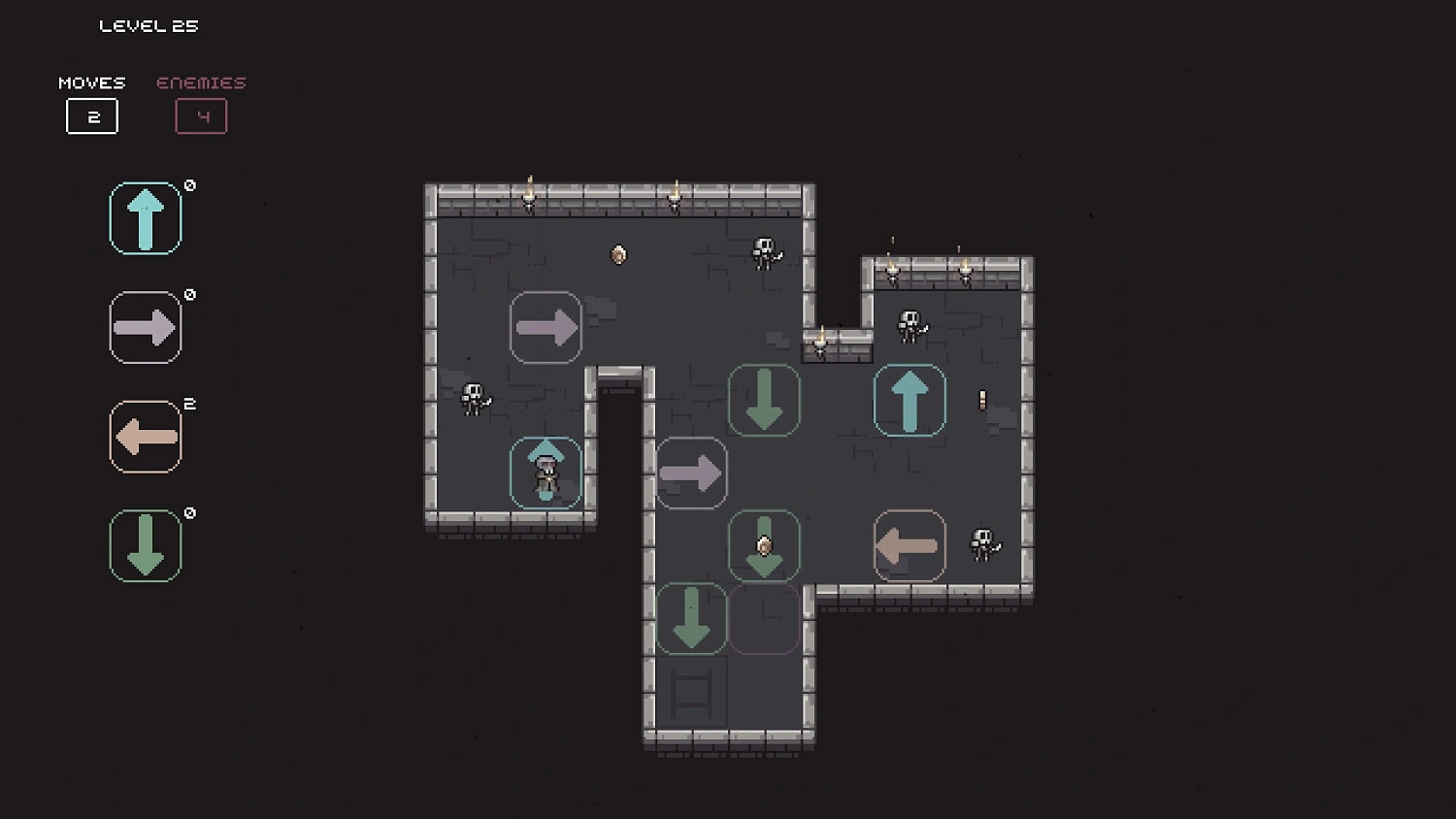Click the green down arrow in the central room
The image size is (1456, 819).
[x=764, y=400]
